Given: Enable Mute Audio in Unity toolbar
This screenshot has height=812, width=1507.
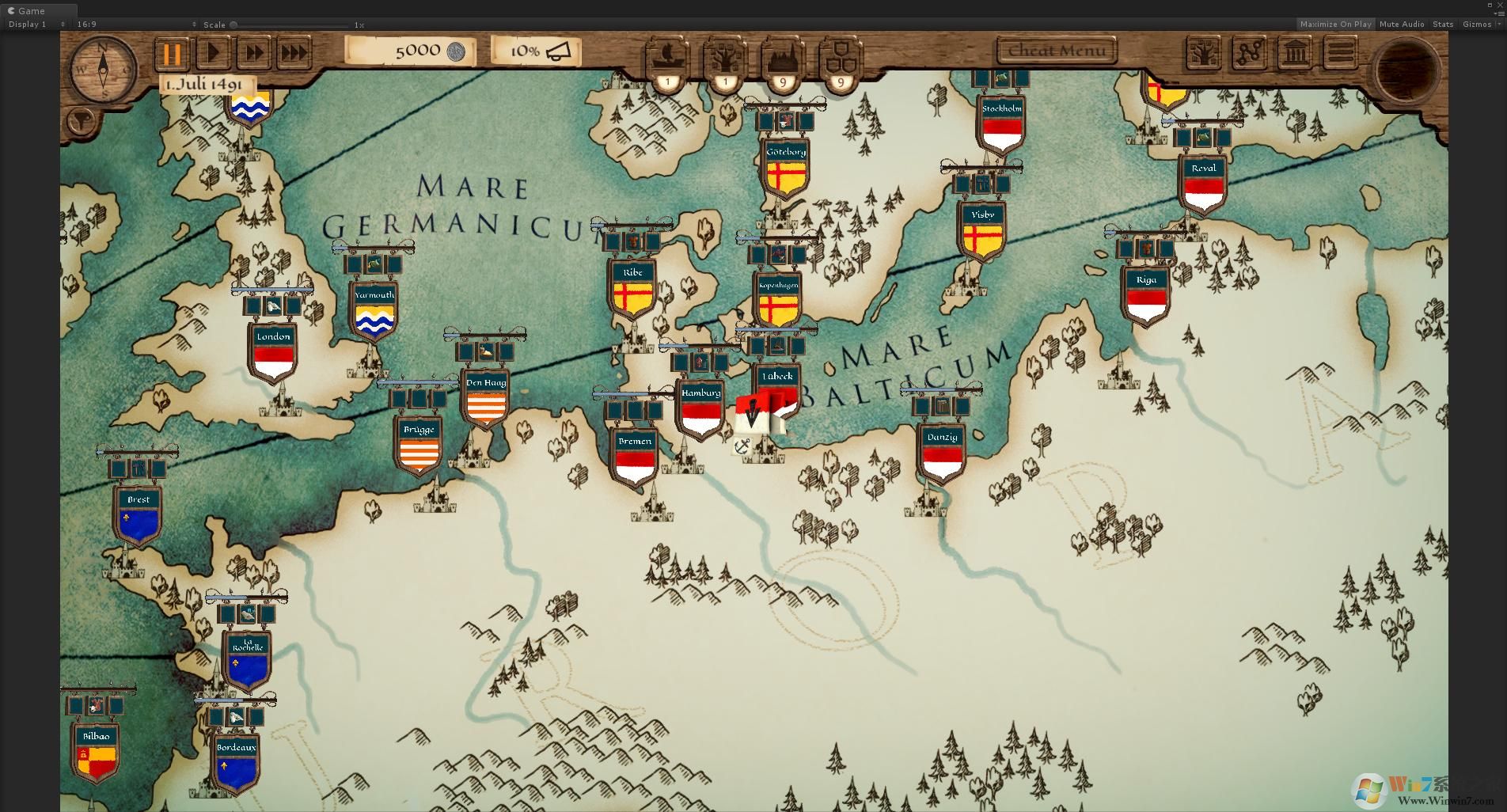Looking at the screenshot, I should click(1401, 24).
